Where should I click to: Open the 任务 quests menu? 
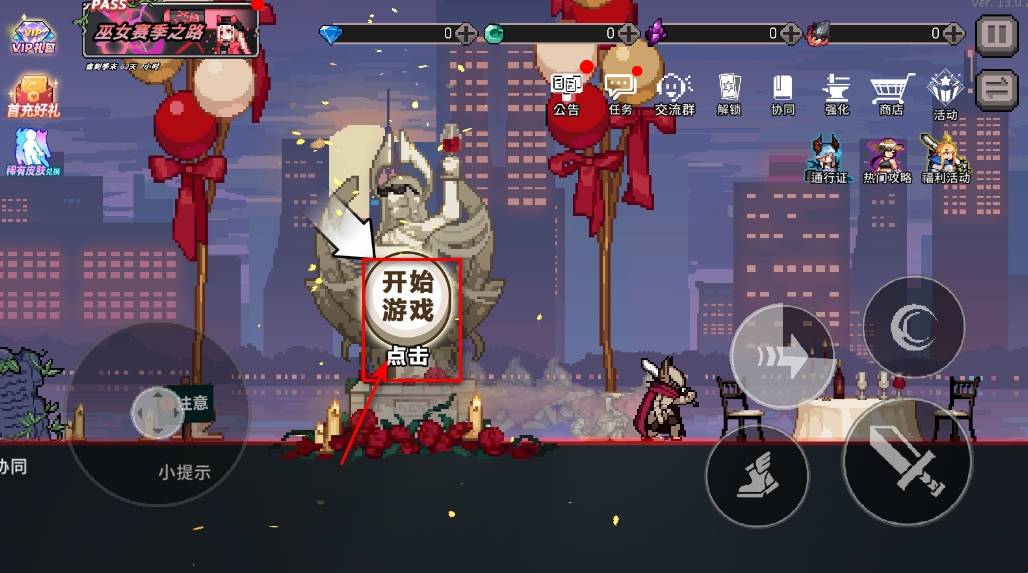620,92
